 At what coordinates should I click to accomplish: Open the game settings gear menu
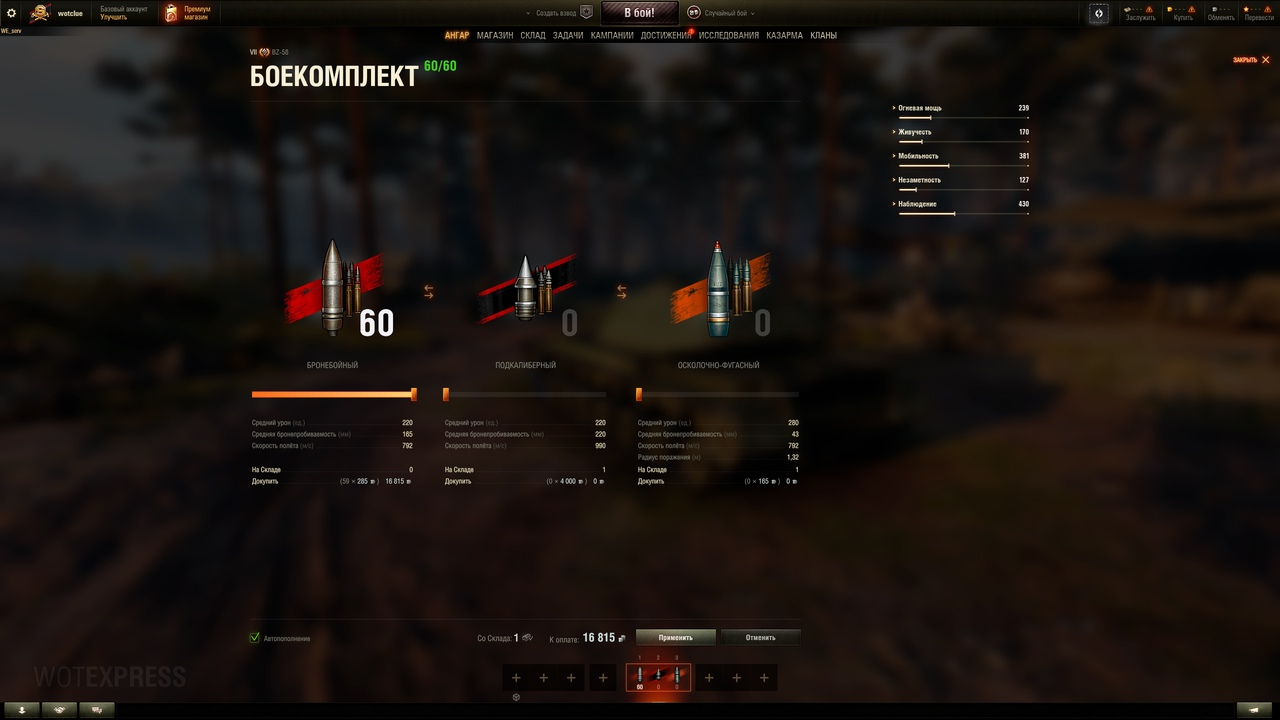pyautogui.click(x=12, y=13)
